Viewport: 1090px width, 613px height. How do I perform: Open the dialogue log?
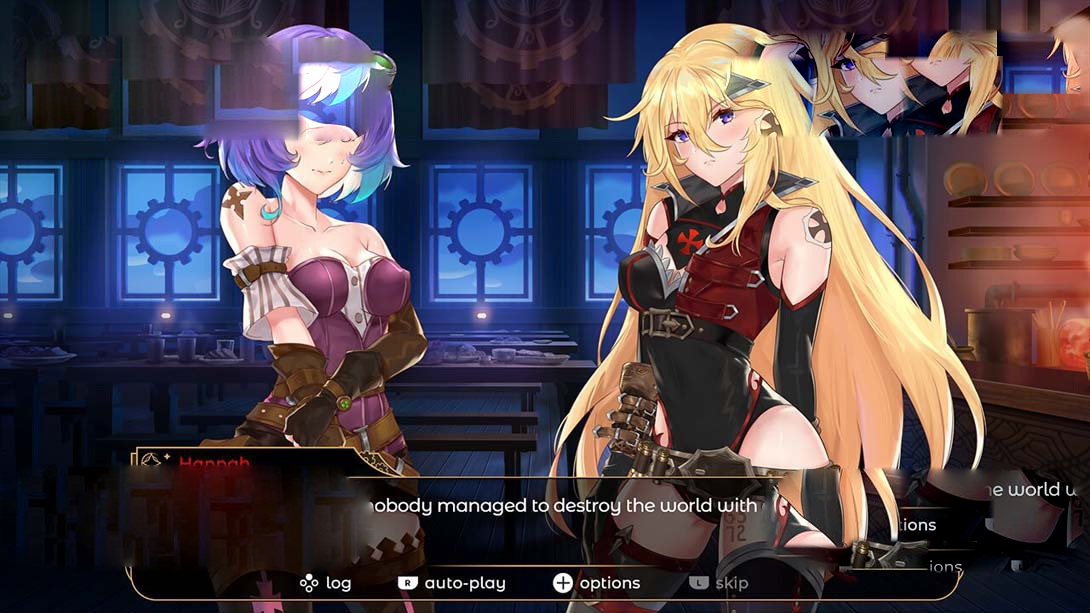[326, 583]
